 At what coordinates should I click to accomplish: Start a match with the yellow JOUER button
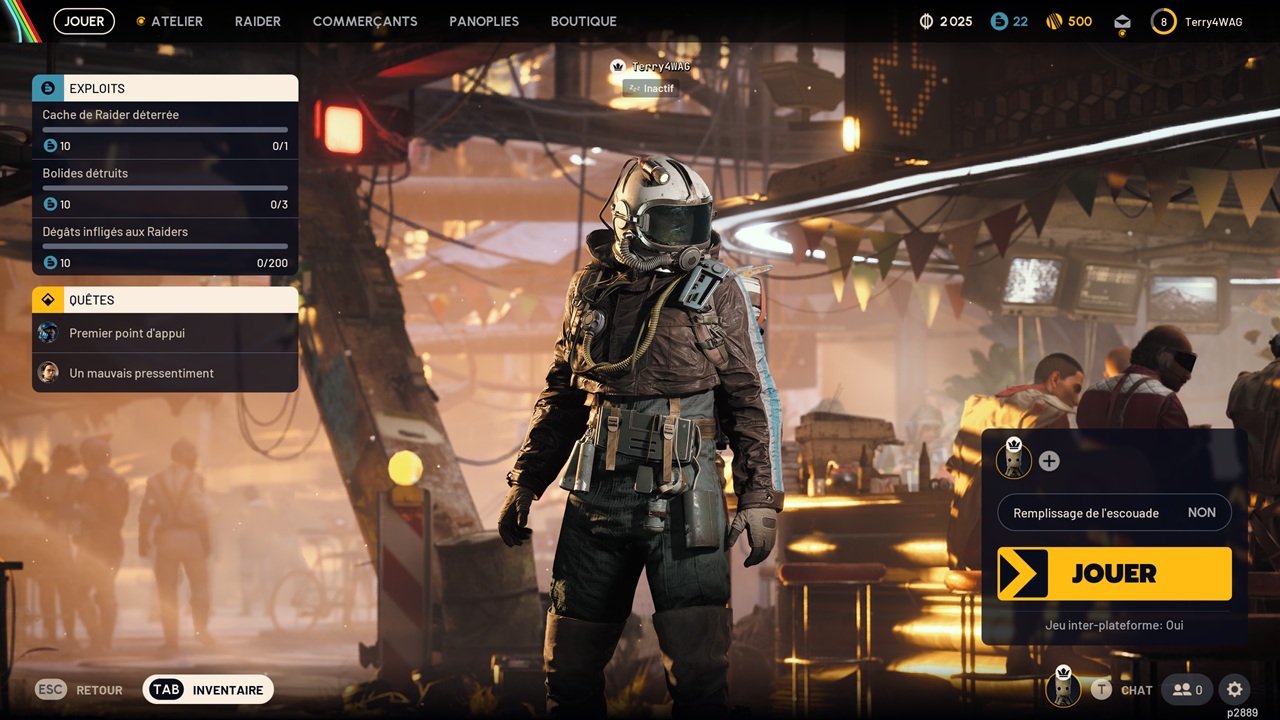point(1114,574)
